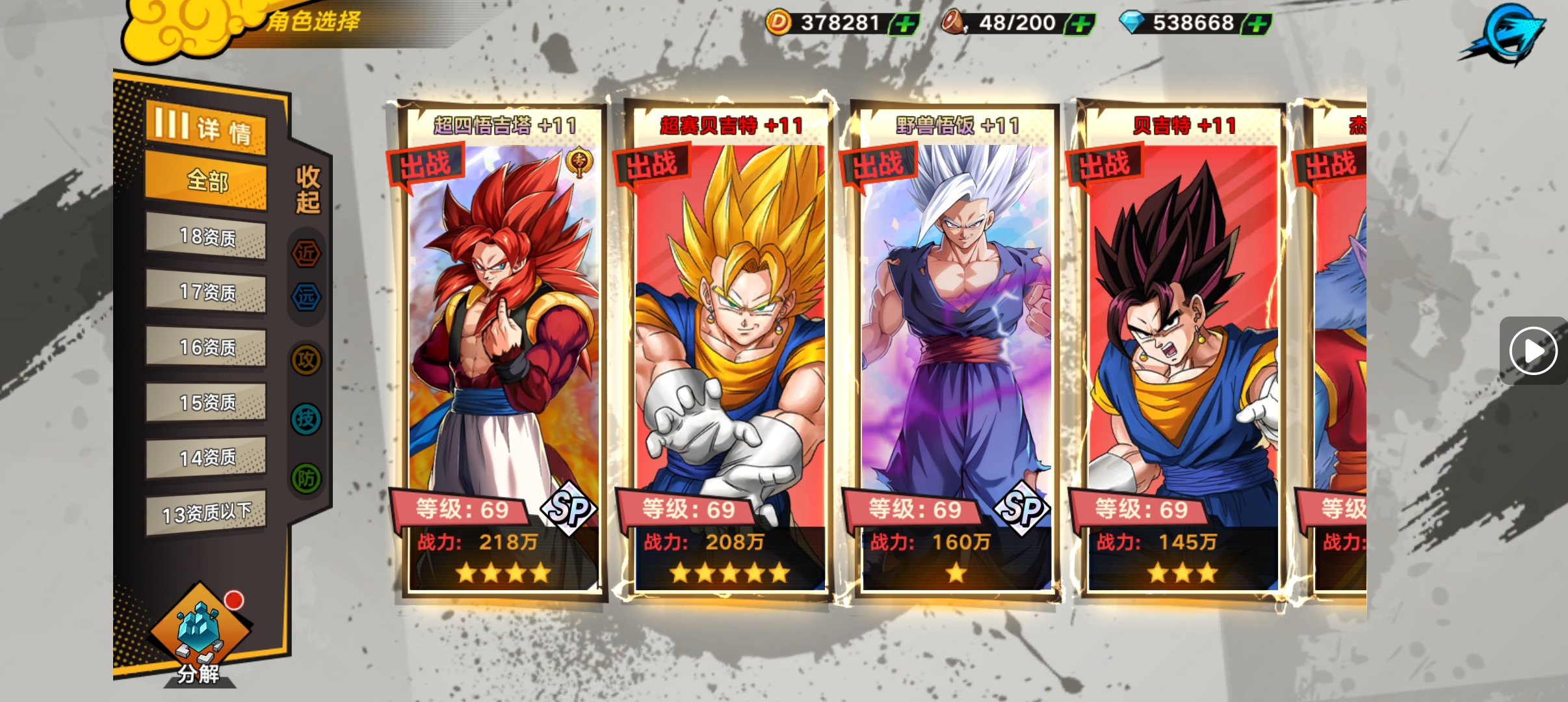Viewport: 1568px width, 702px height.
Task: Select the 超四悟吉塔 character card
Action: click(502, 351)
